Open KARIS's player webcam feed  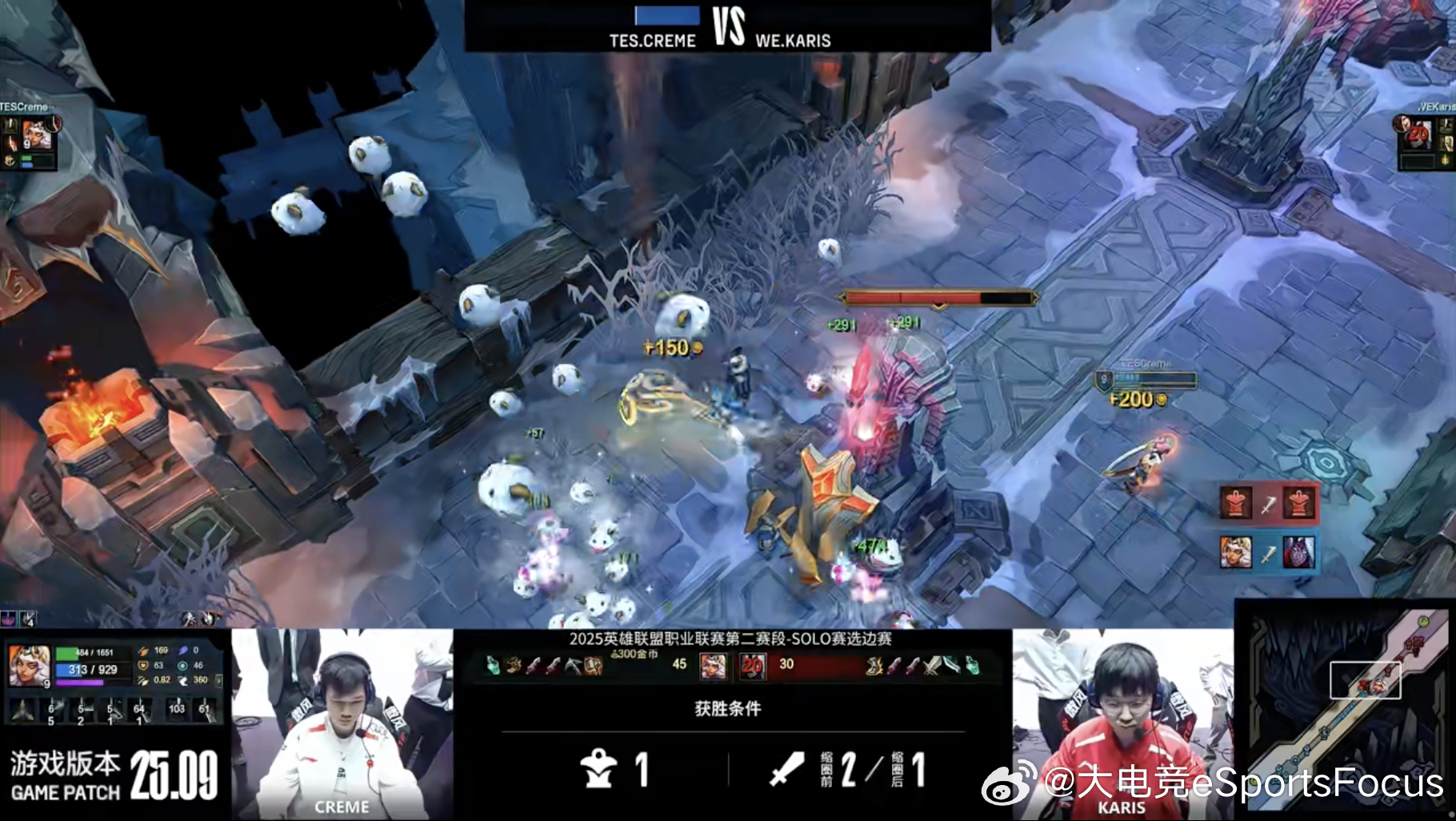[1122, 724]
